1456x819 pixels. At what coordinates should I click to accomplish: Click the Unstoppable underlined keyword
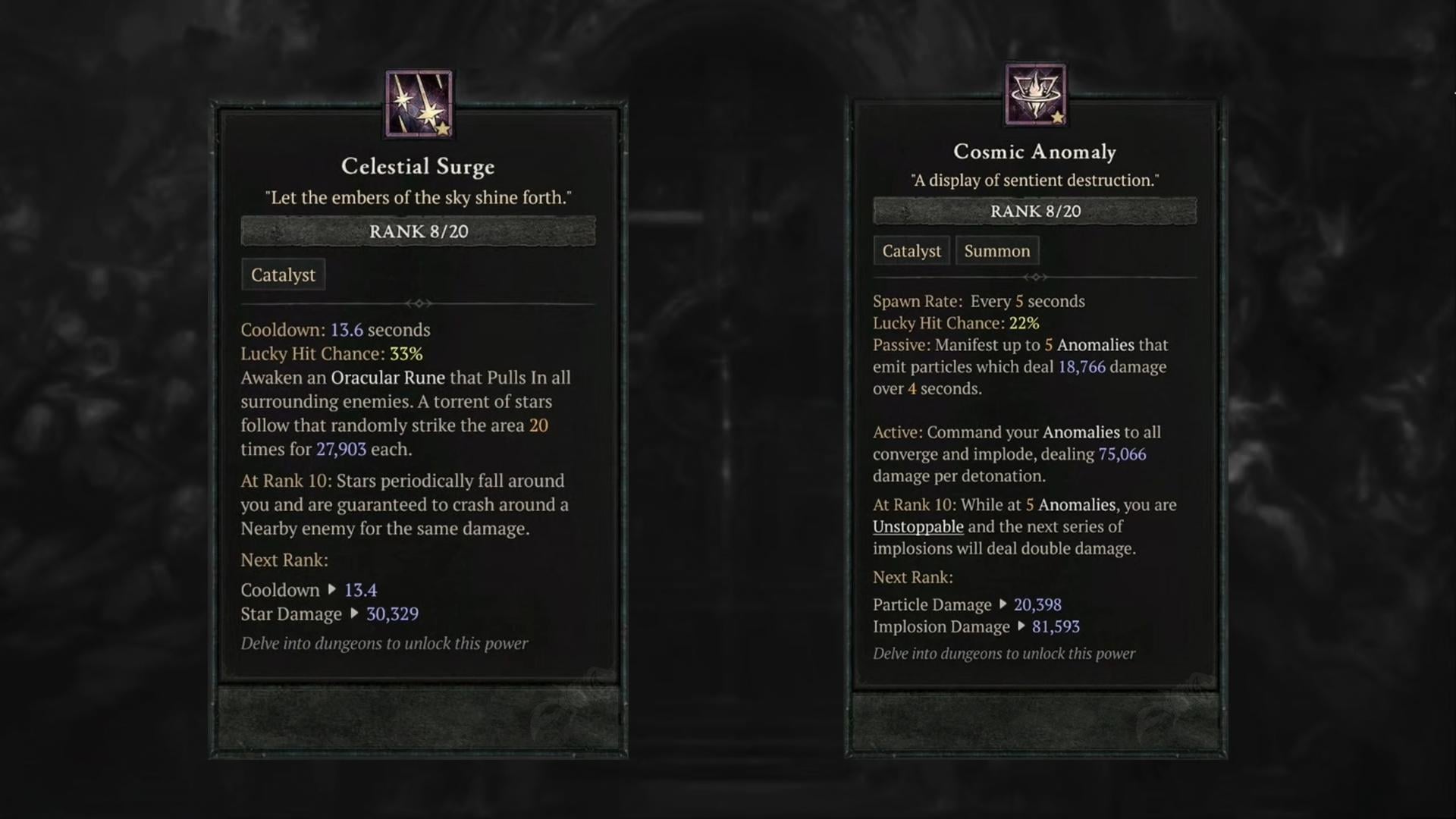click(x=918, y=526)
